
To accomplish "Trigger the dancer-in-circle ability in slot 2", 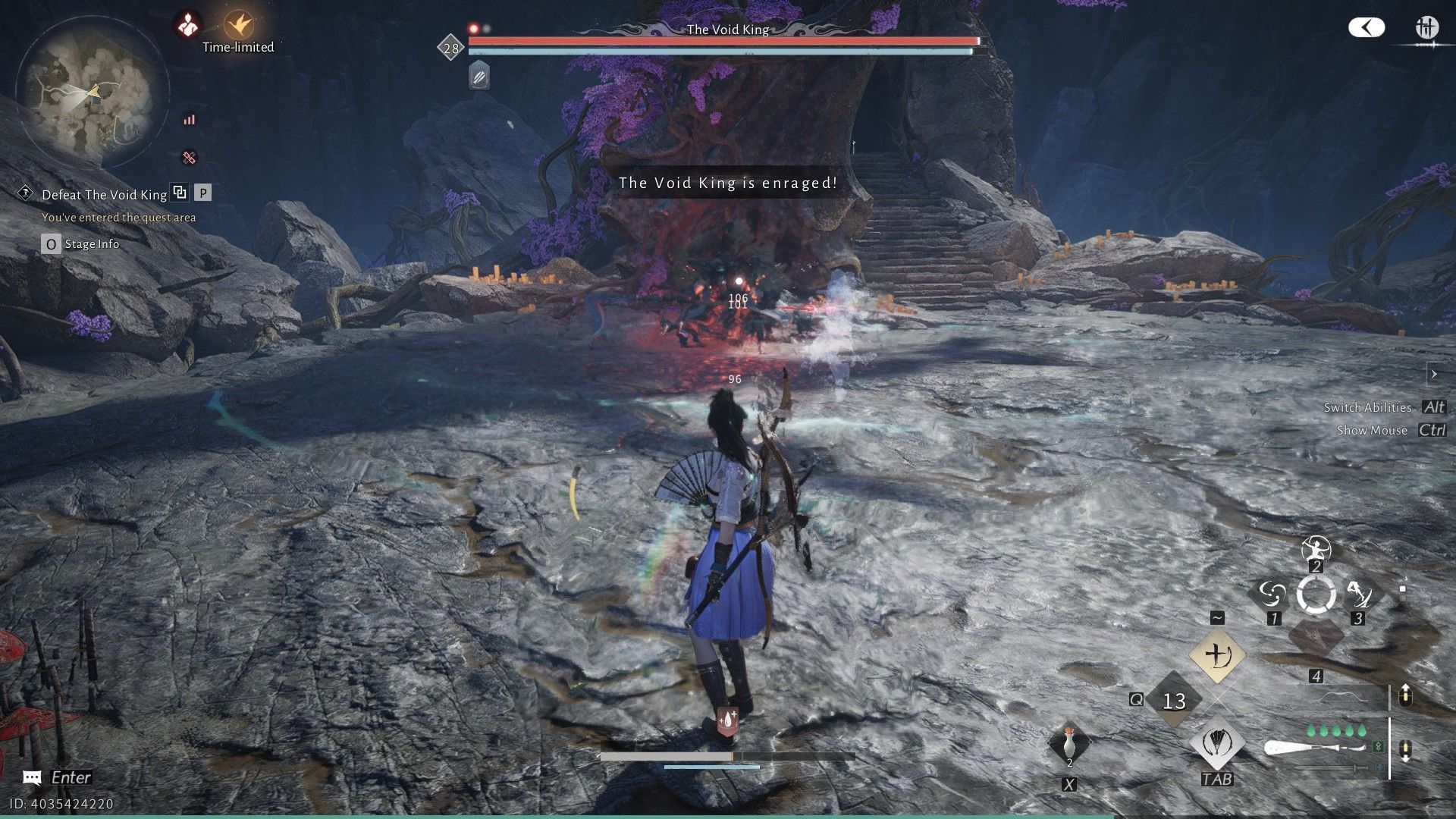I will point(1316,549).
